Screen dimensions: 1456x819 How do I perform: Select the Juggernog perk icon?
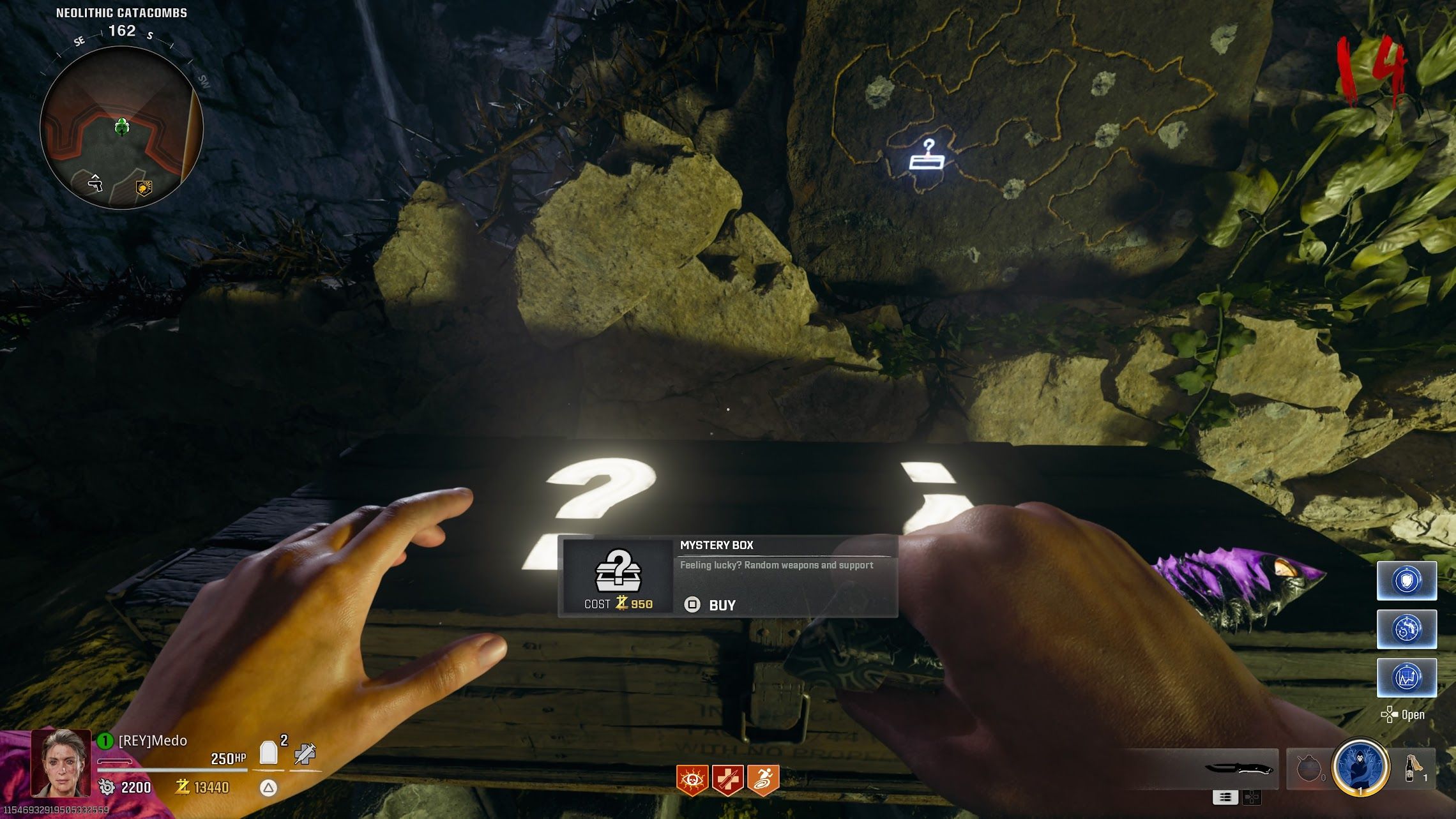(x=728, y=780)
